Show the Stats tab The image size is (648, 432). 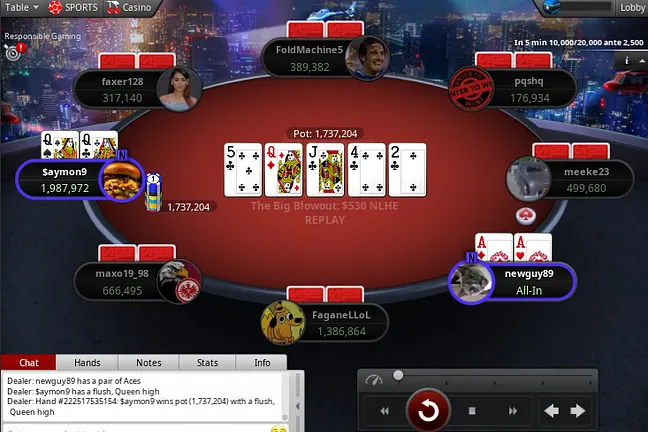point(207,363)
